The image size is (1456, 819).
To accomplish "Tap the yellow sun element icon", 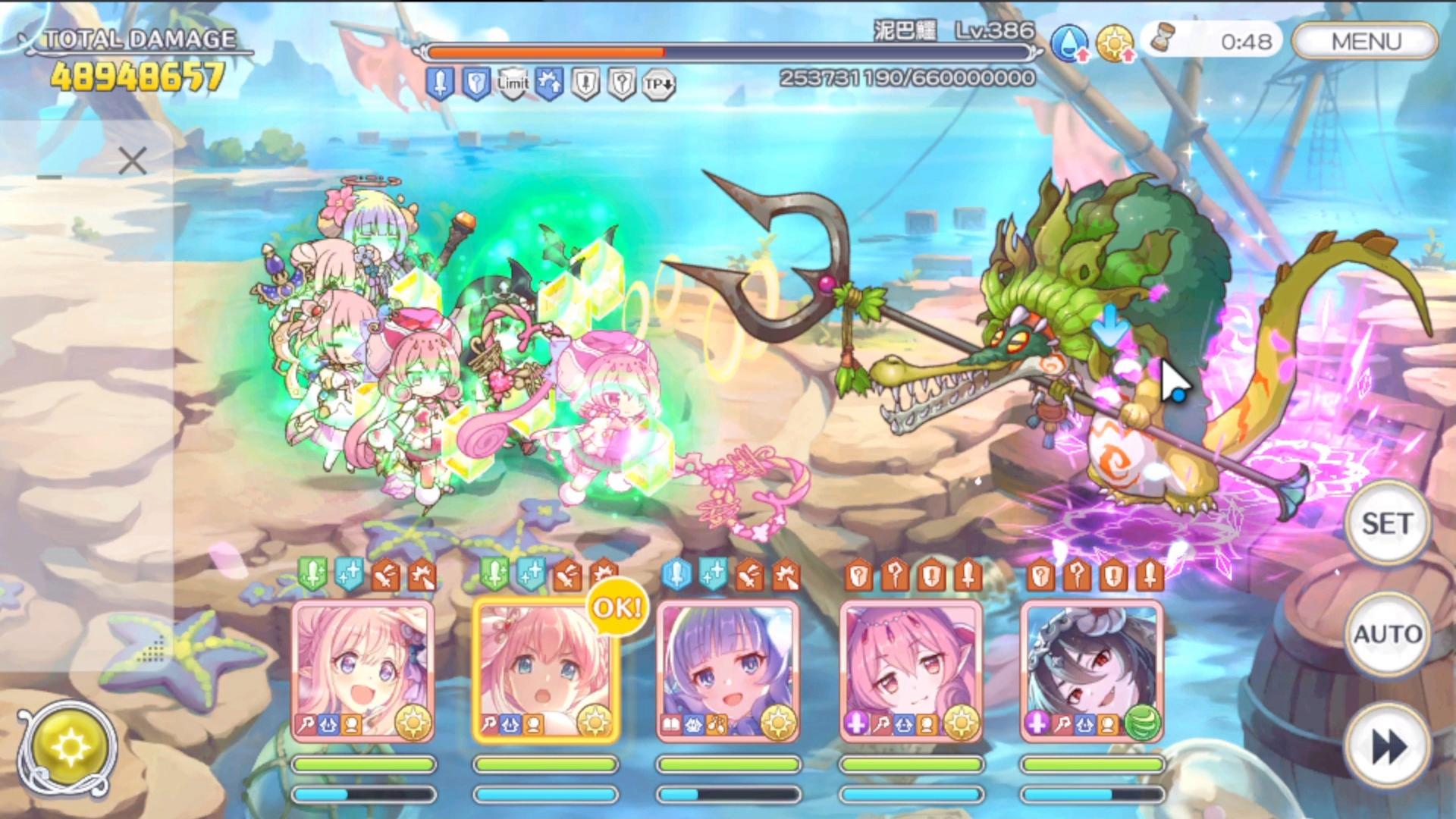I will (1113, 43).
